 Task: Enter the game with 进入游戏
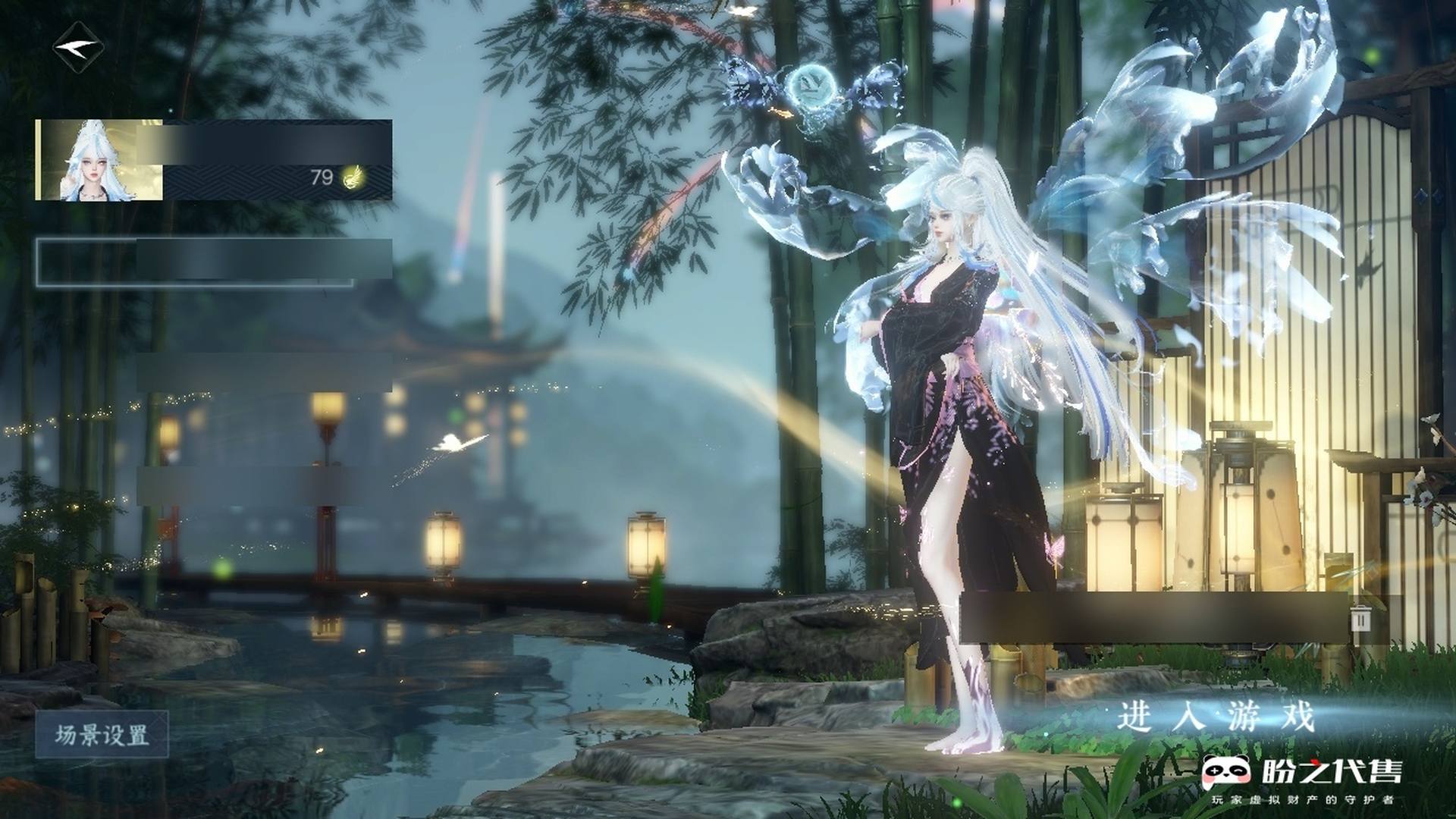[x=1214, y=717]
